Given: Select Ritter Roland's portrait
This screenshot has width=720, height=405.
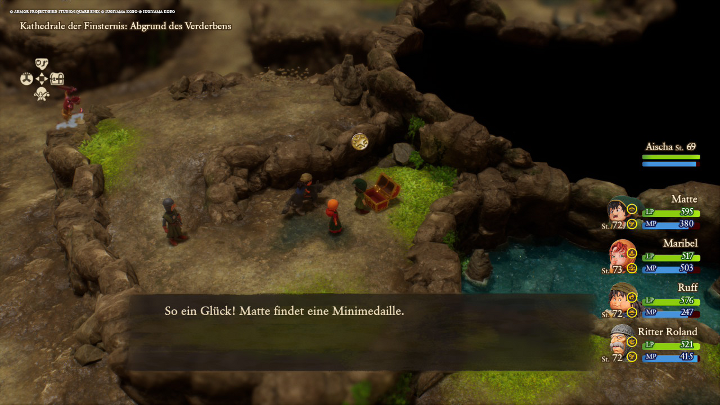Looking at the screenshot, I should coord(619,342).
